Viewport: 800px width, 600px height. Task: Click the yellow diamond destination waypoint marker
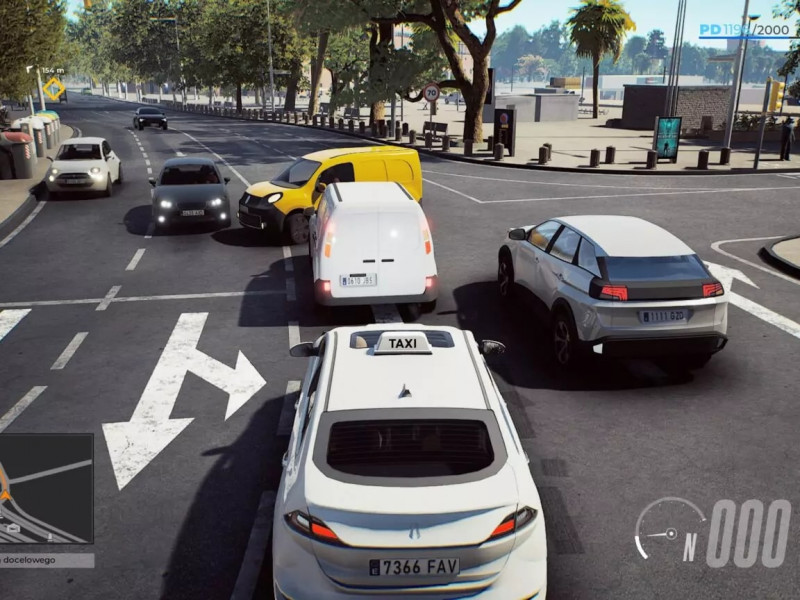tap(53, 88)
